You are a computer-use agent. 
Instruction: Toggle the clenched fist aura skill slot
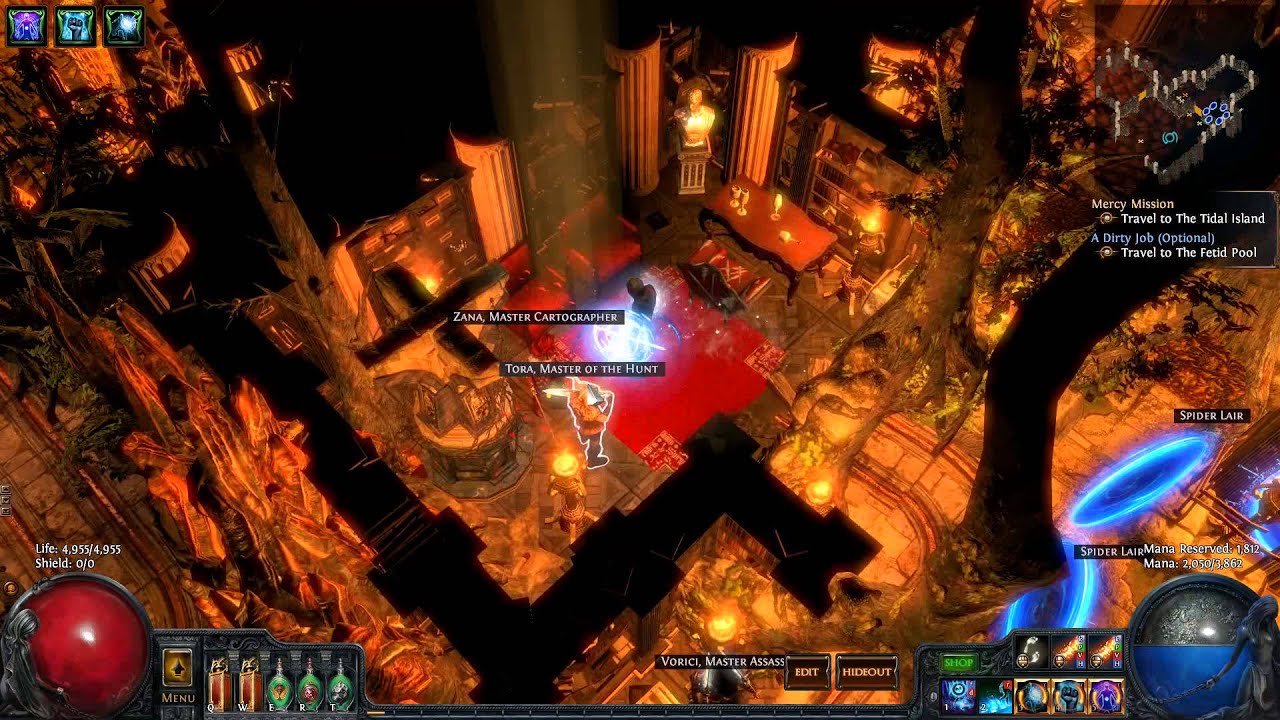tap(1069, 696)
